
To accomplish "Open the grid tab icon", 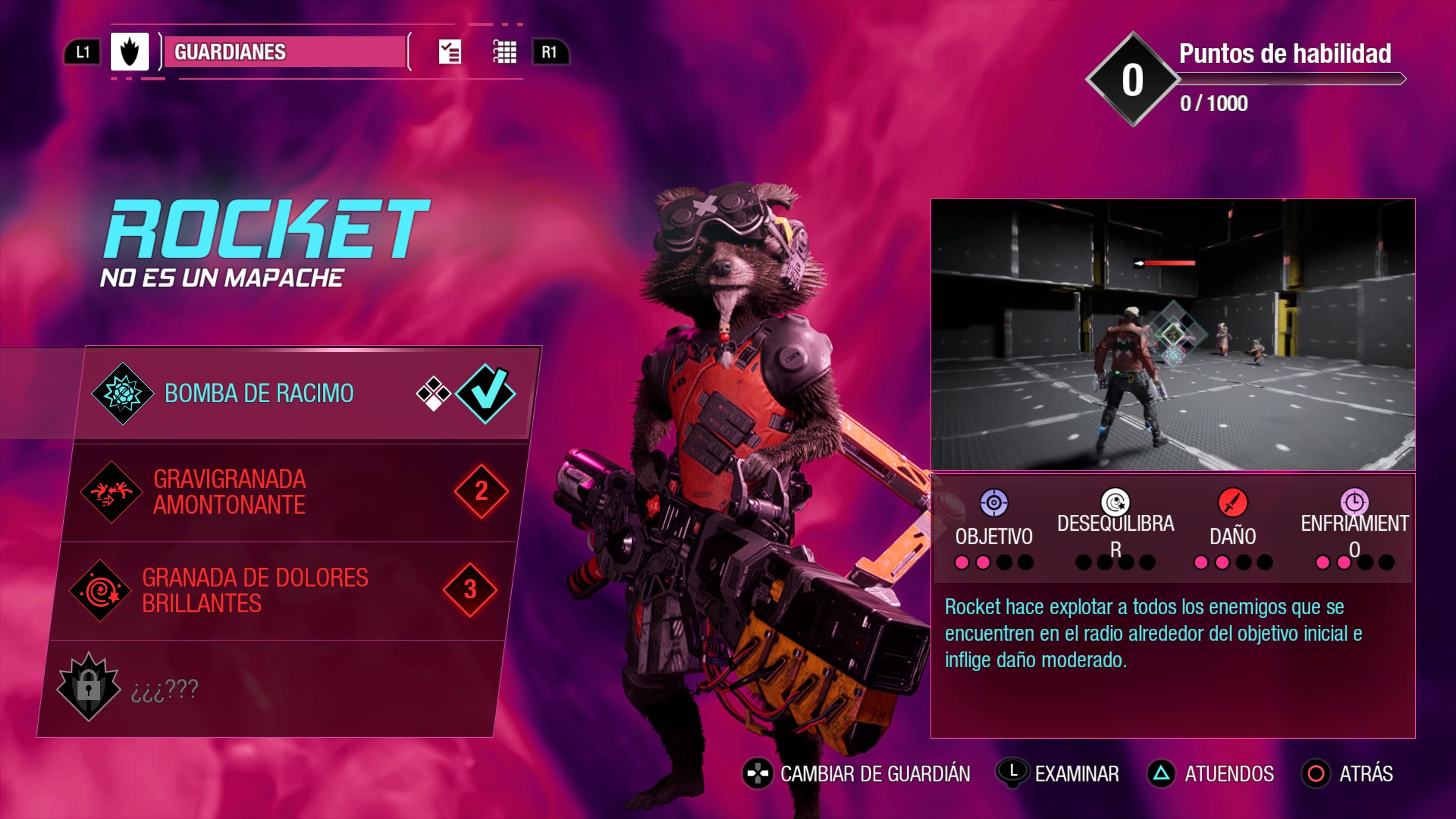I will pyautogui.click(x=505, y=52).
